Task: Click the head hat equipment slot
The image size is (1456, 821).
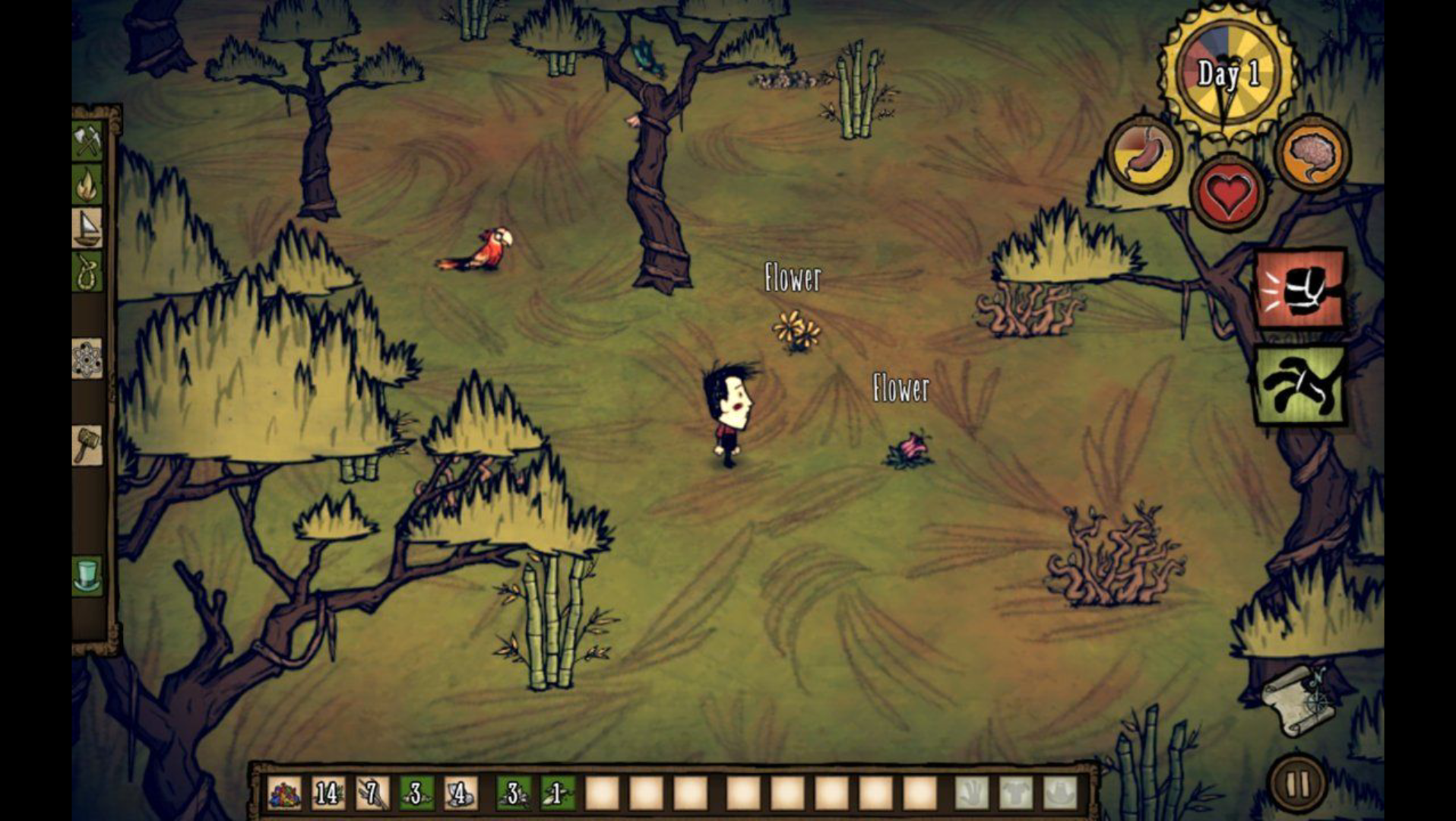Action: click(1060, 794)
